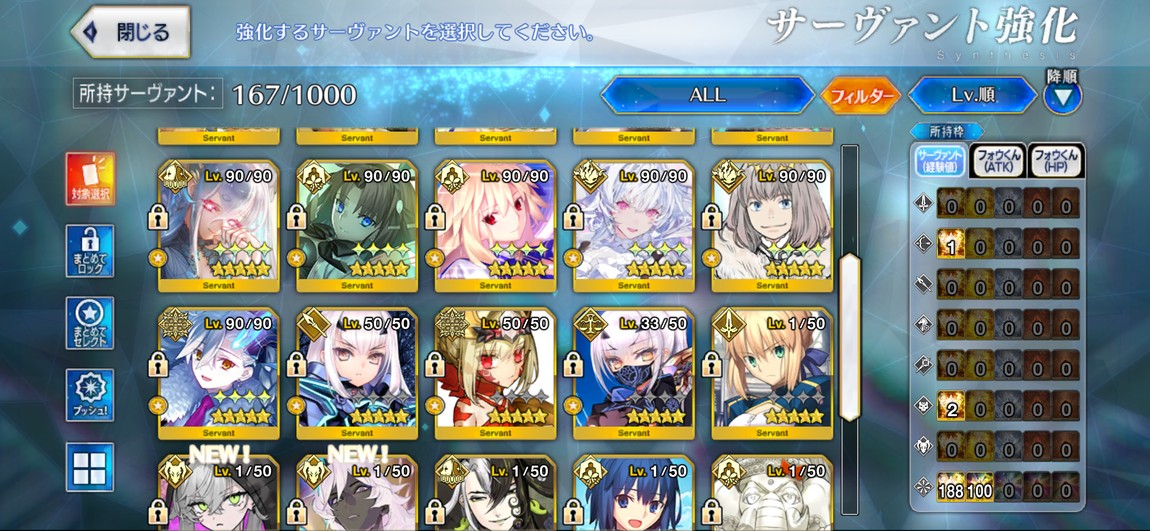Pick the white-haired Lv.50/50 servant card

[357, 372]
